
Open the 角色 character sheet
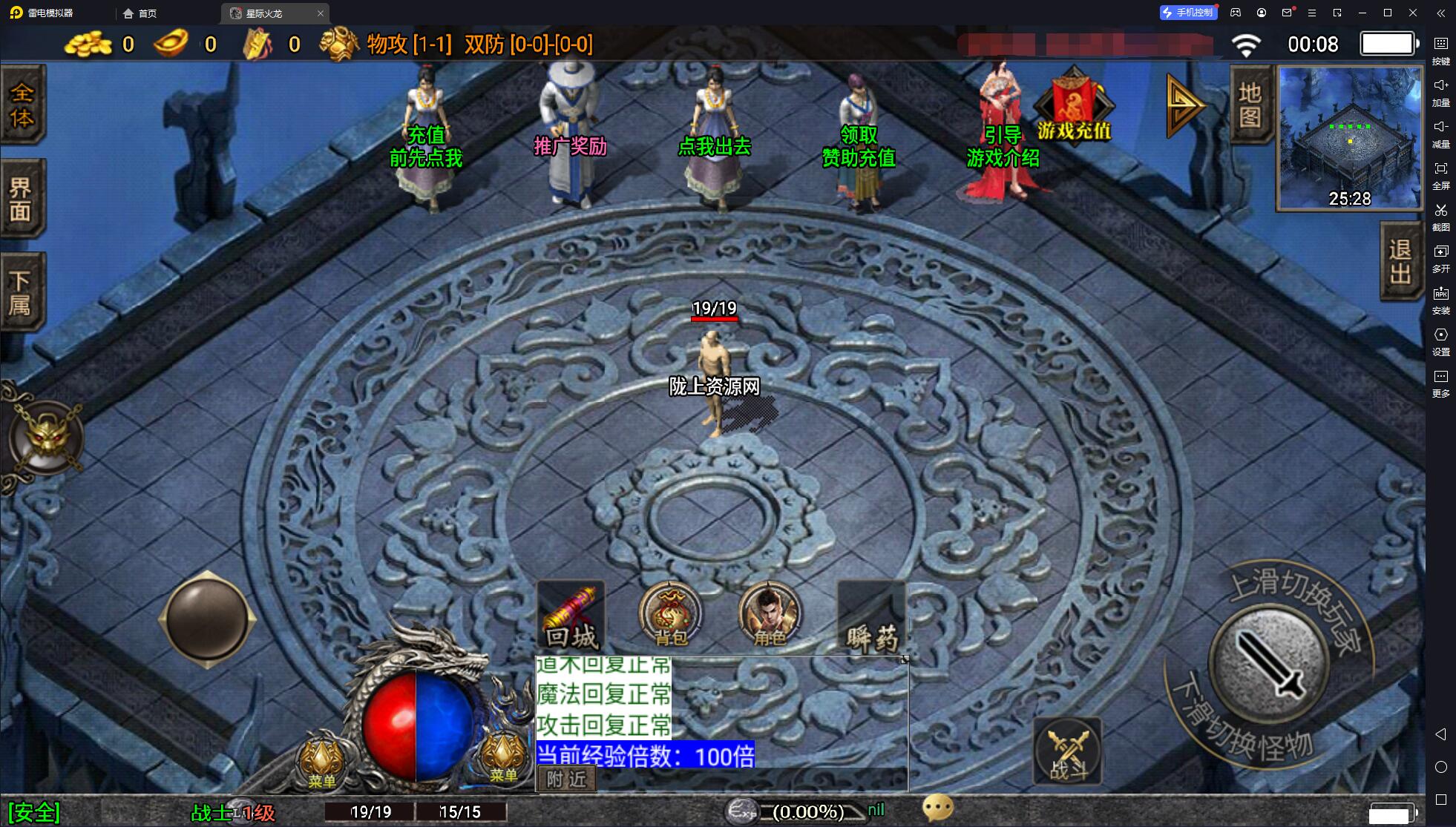pos(770,614)
